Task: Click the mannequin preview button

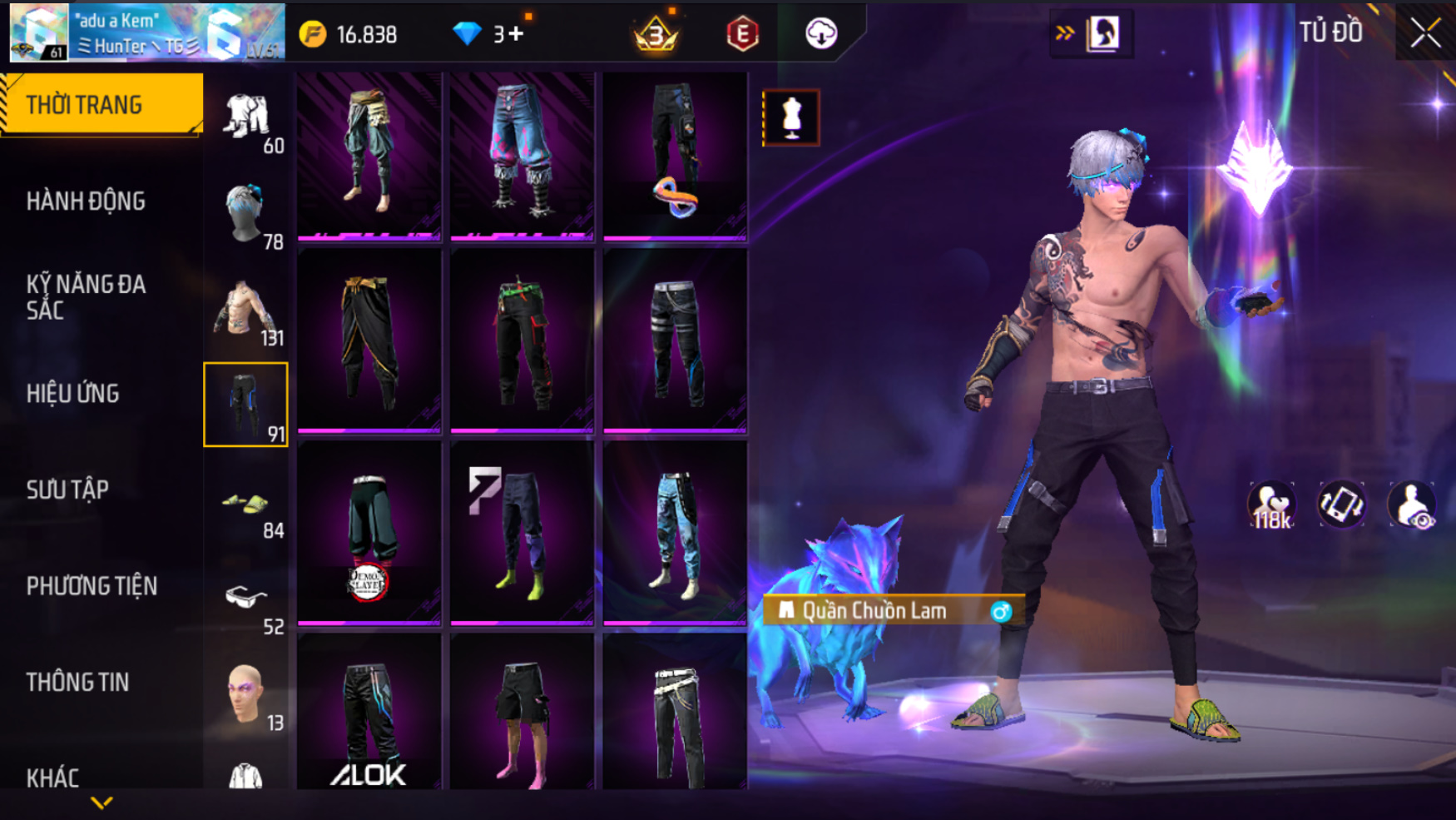Action: pyautogui.click(x=790, y=117)
